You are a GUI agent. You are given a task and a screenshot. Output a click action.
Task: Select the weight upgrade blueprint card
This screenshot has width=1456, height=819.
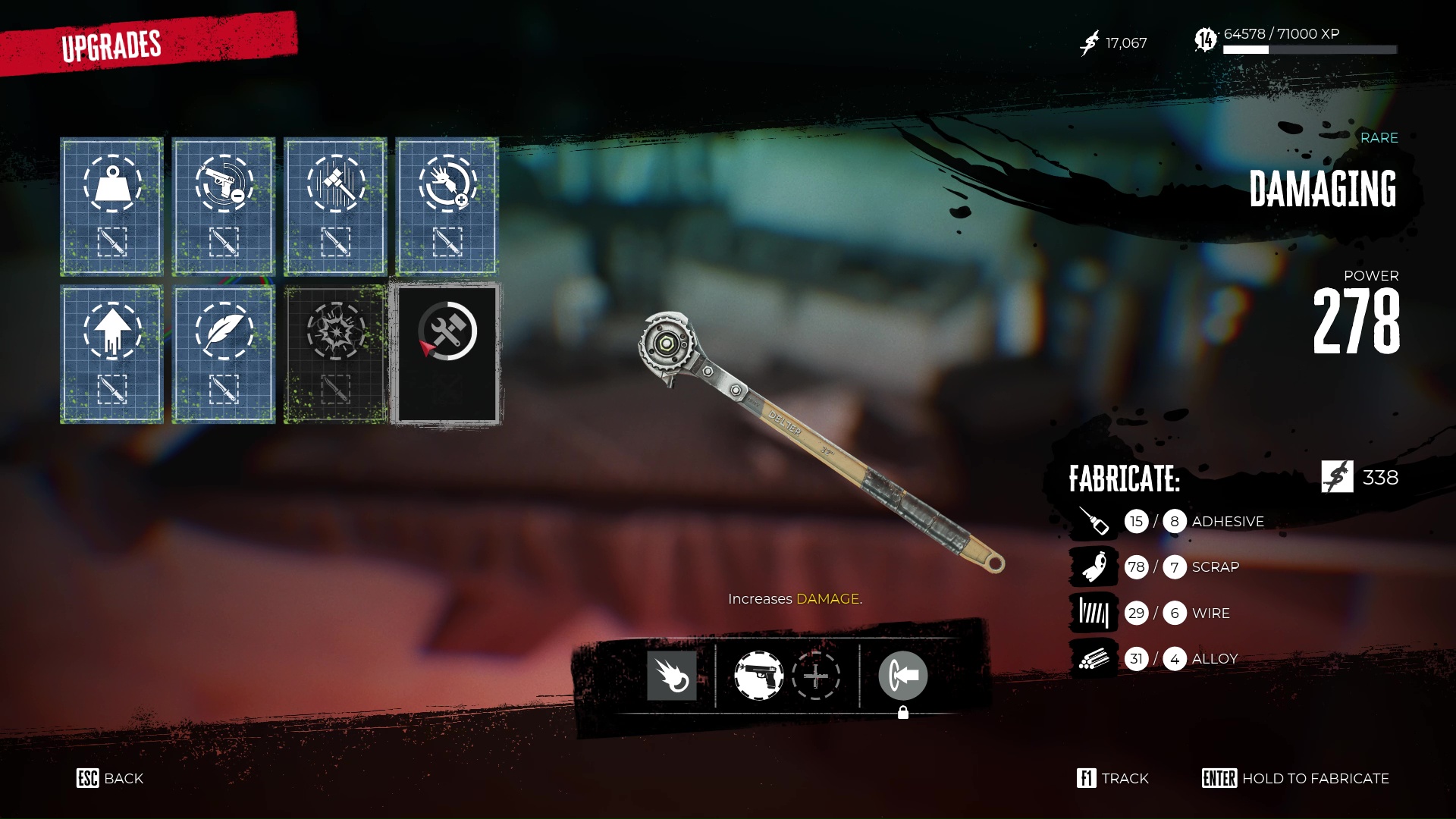pyautogui.click(x=111, y=206)
